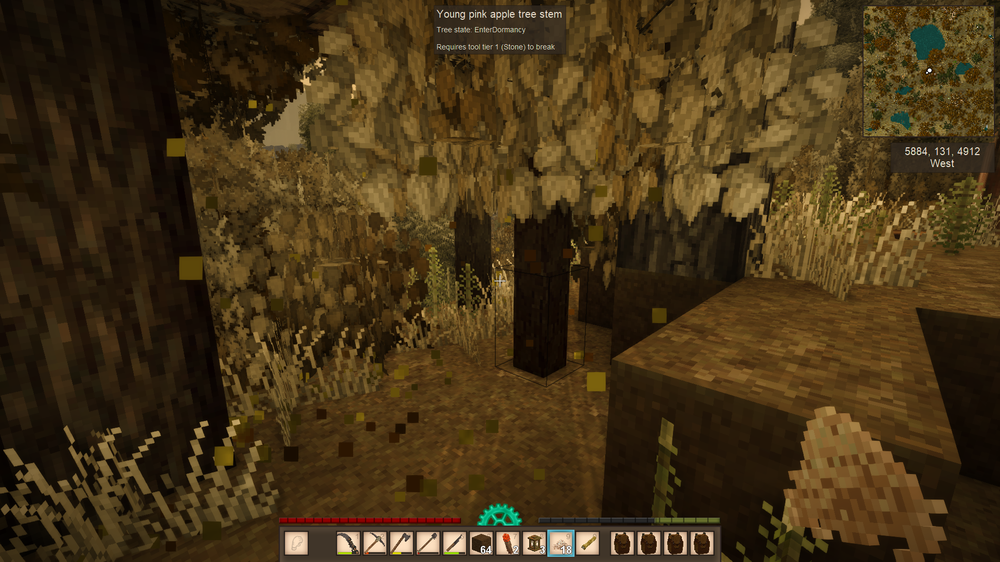Screen dimensions: 1000x562
Task: Select the pickaxe hotbar slot
Action: 375,543
